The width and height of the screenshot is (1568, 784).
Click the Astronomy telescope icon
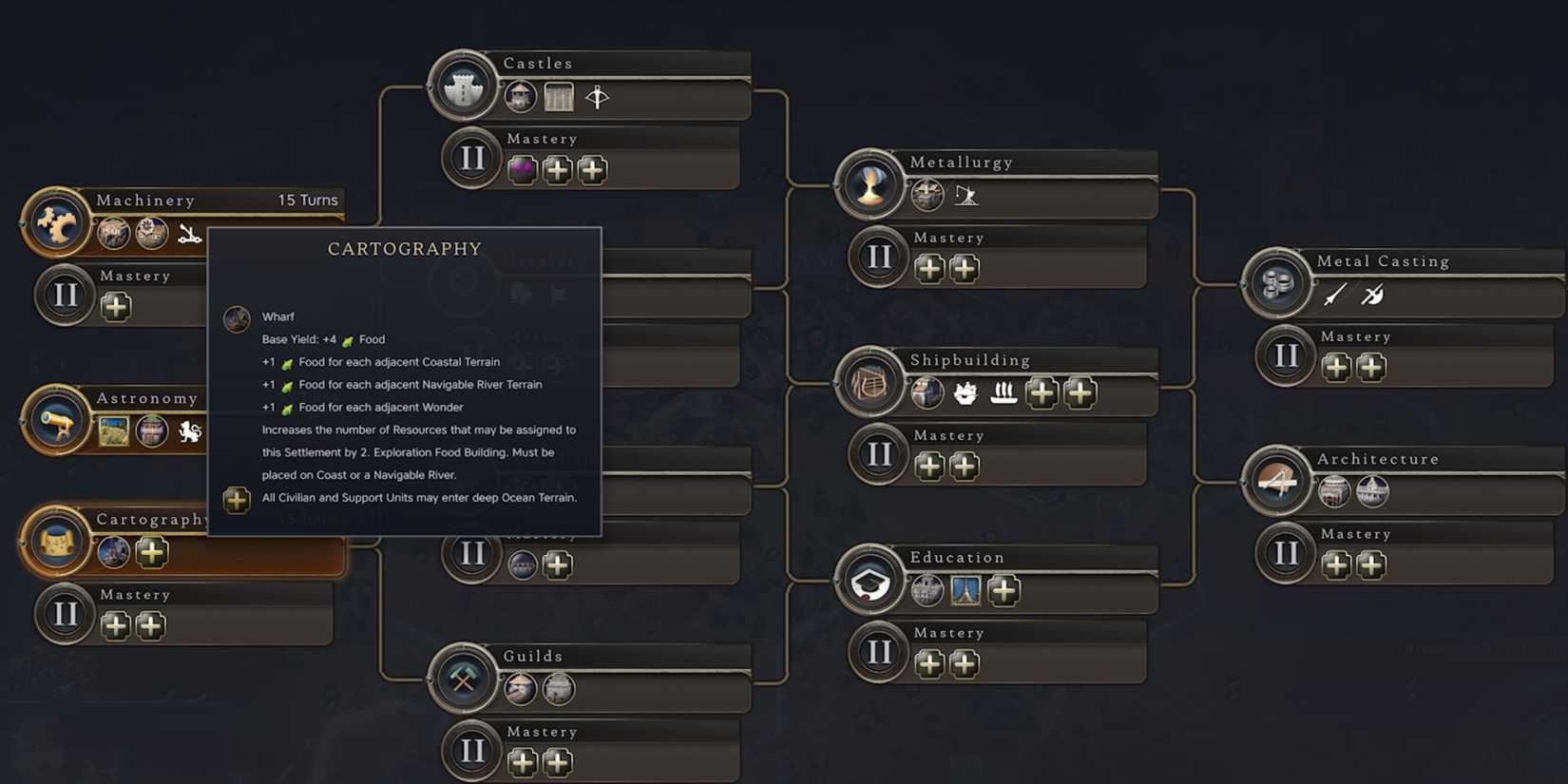tap(57, 421)
